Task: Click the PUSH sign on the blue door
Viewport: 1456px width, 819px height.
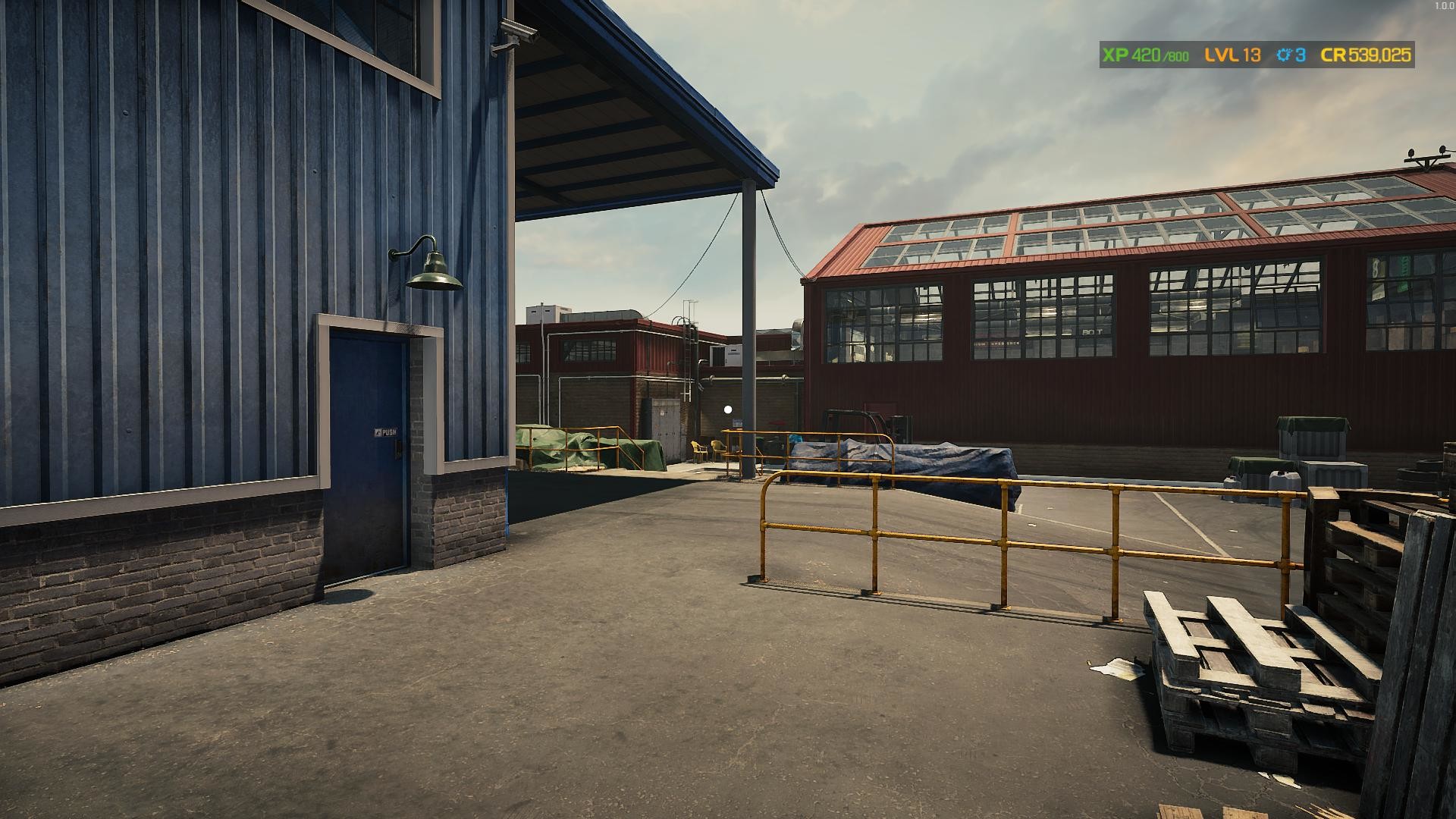Action: 387,431
